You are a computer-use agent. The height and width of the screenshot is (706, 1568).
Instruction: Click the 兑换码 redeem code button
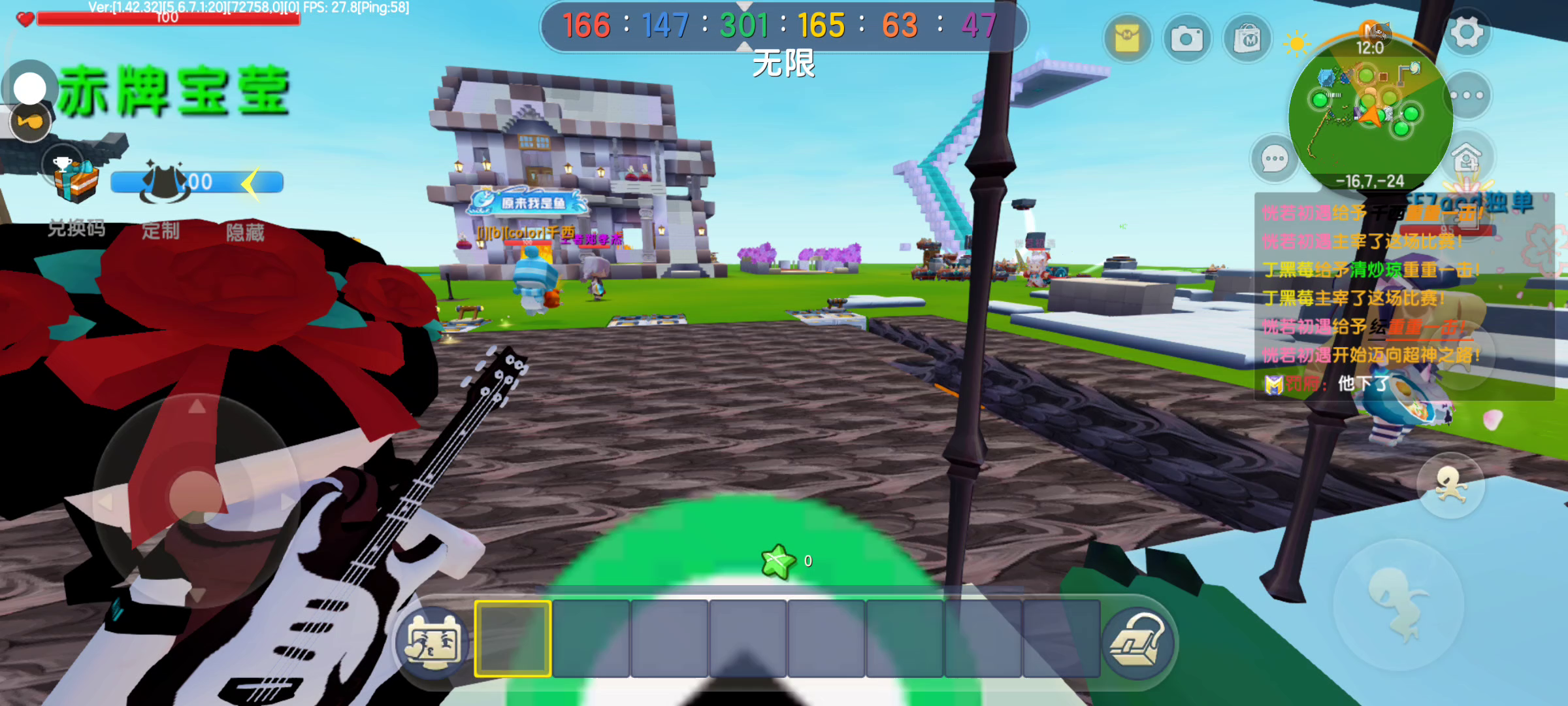[x=76, y=229]
